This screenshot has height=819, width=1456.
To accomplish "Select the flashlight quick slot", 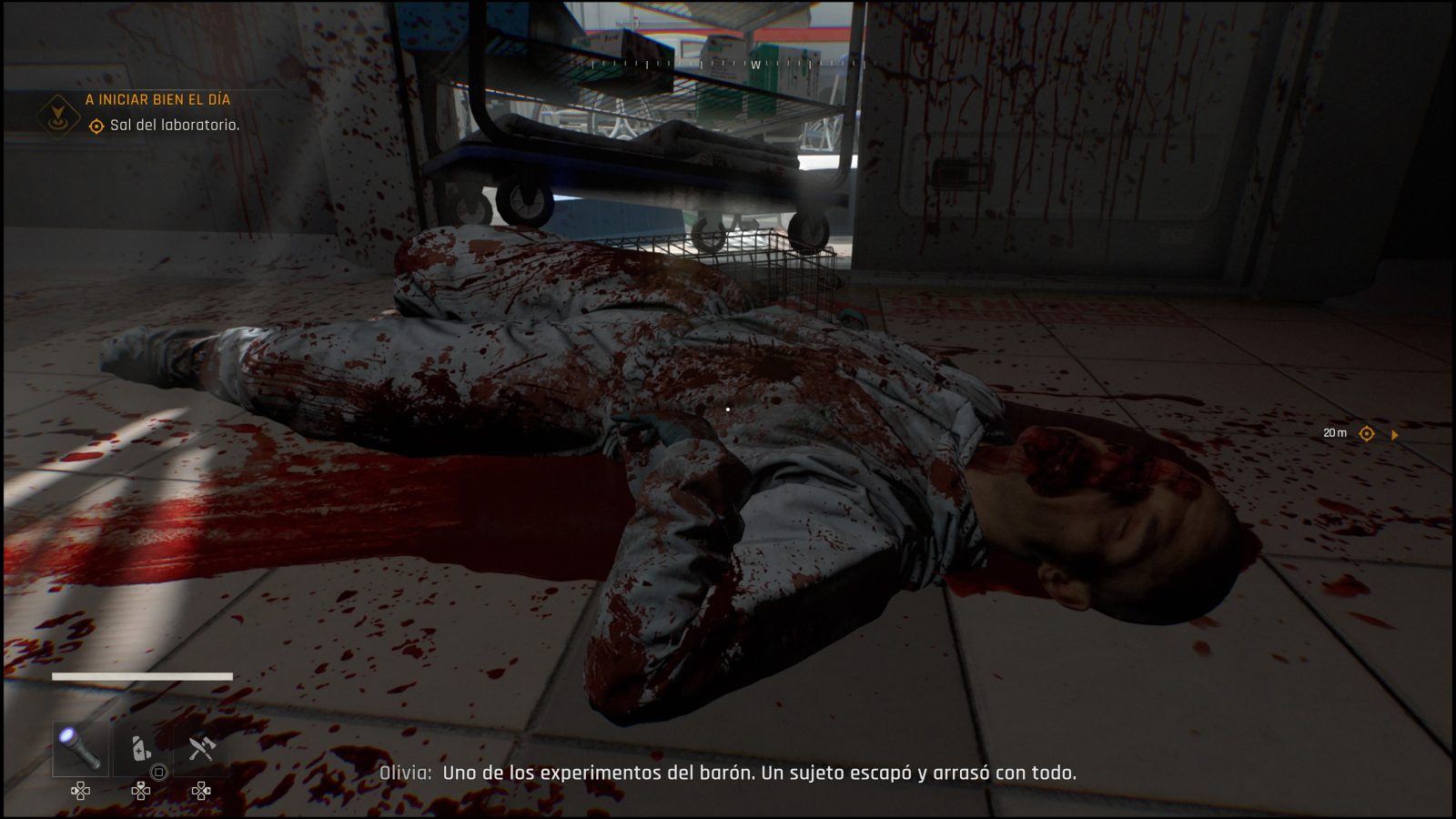I will coord(79,749).
